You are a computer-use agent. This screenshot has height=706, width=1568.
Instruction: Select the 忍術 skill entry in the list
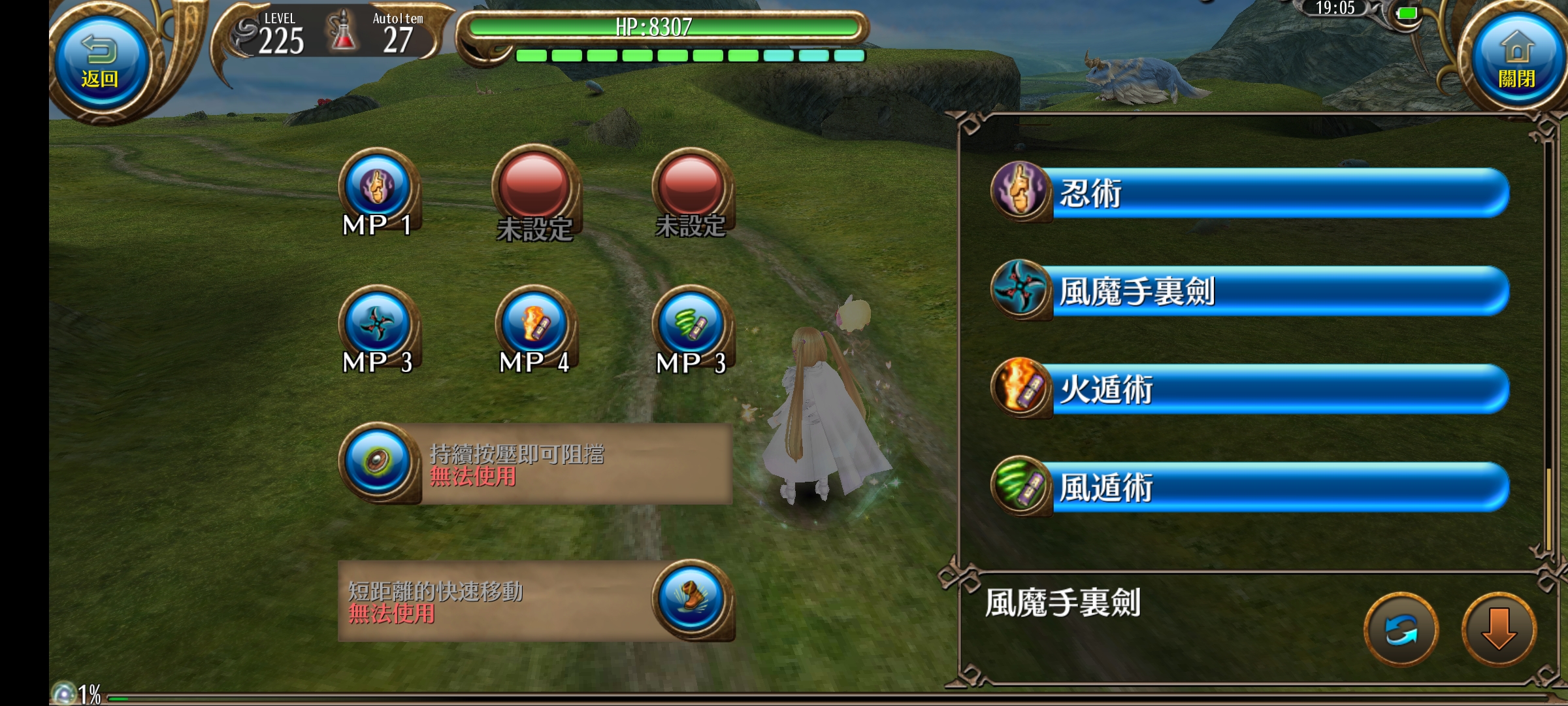pyautogui.click(x=1249, y=193)
